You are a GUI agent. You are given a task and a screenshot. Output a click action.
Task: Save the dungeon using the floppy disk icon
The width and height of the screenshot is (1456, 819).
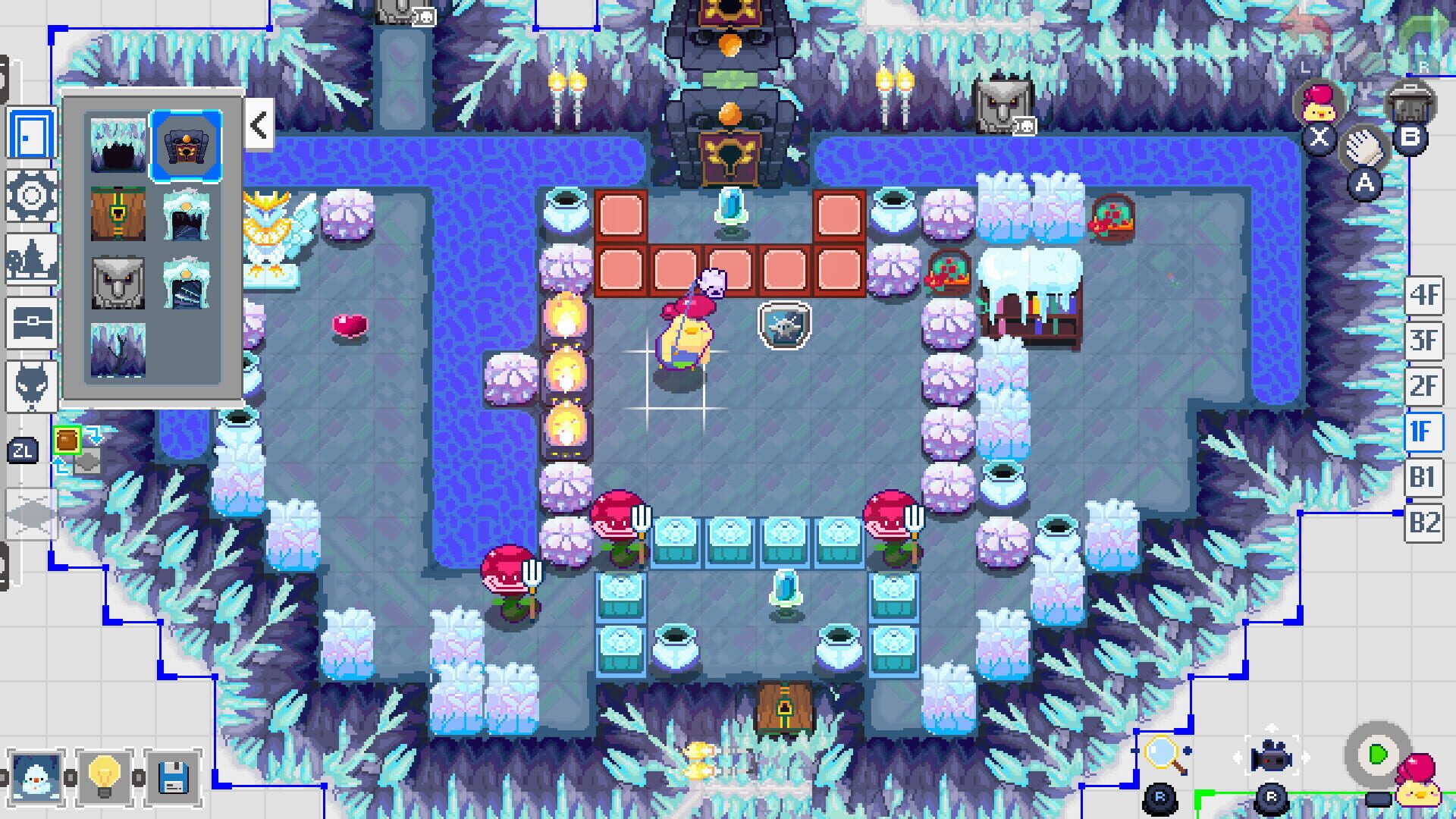[x=173, y=777]
